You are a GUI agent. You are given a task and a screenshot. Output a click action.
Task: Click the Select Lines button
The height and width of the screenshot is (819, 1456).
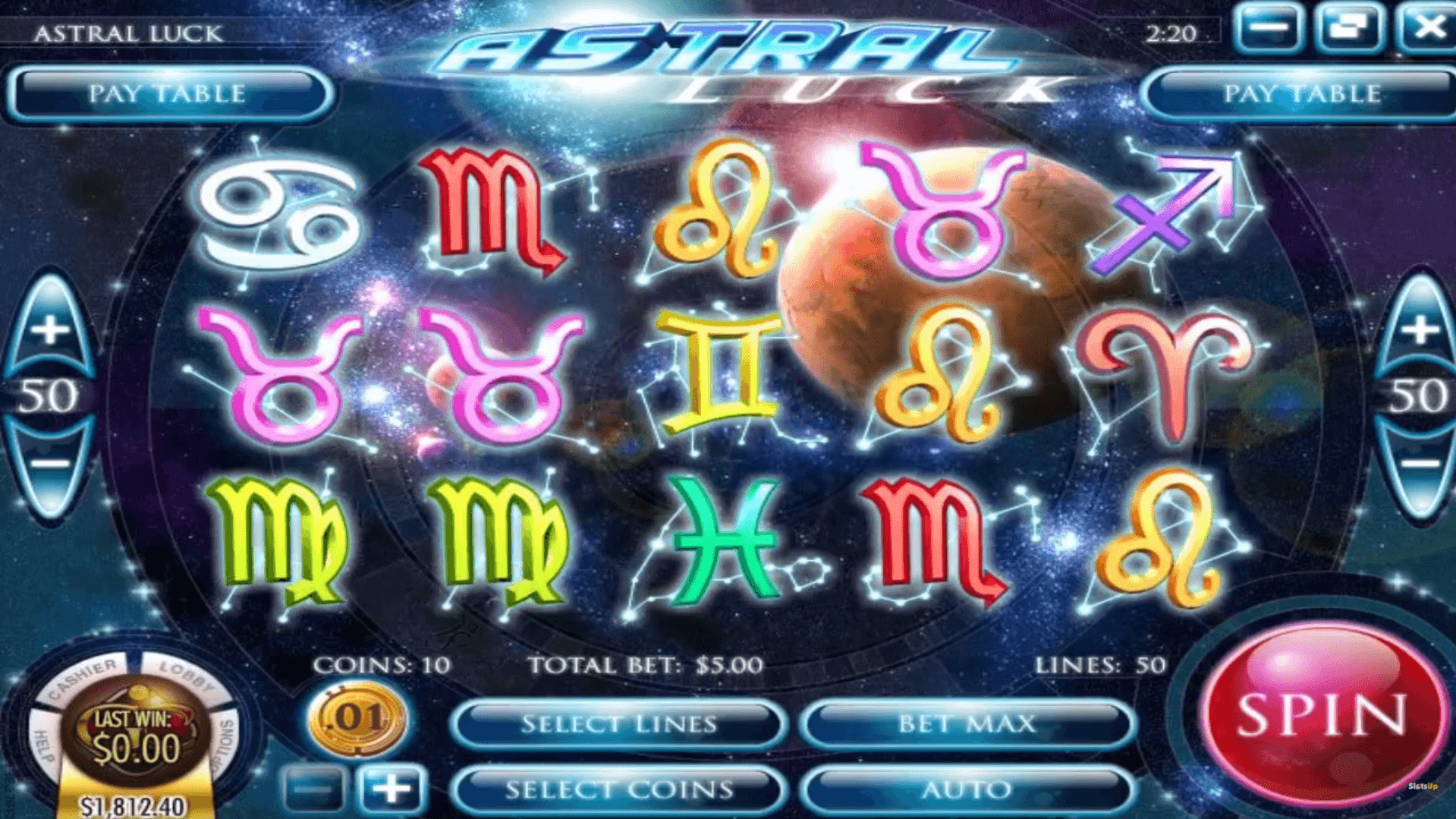pyautogui.click(x=618, y=723)
